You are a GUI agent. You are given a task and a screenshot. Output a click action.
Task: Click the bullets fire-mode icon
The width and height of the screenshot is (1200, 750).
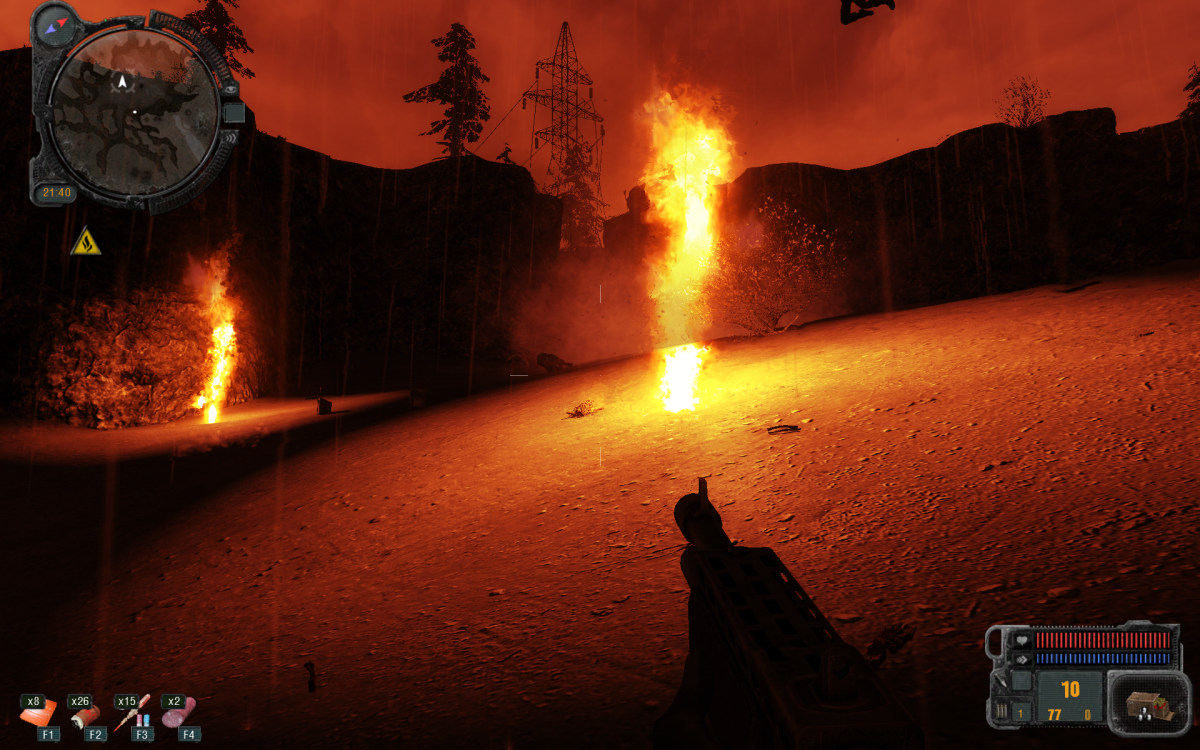coord(1001,712)
